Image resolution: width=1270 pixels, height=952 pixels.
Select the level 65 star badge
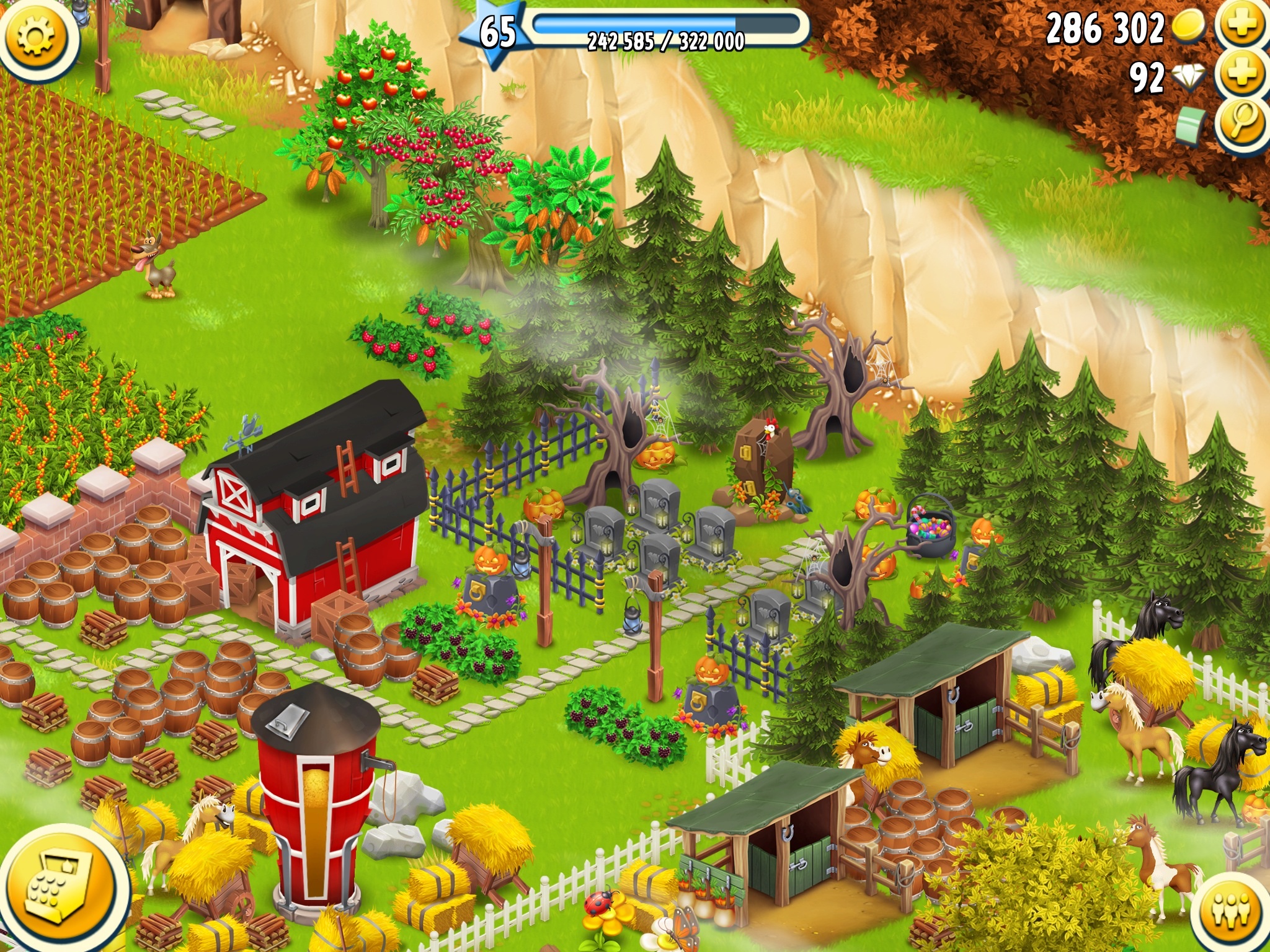tap(496, 32)
